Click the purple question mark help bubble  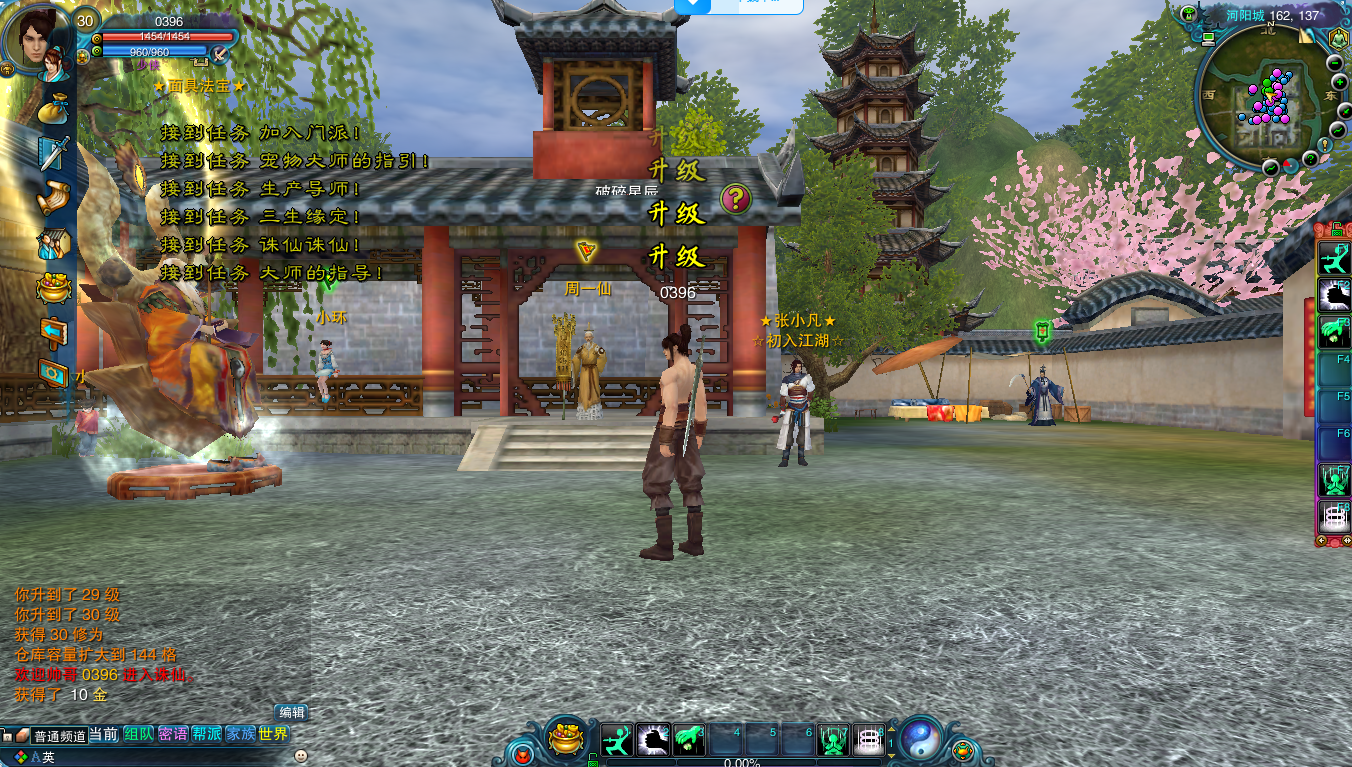[735, 198]
